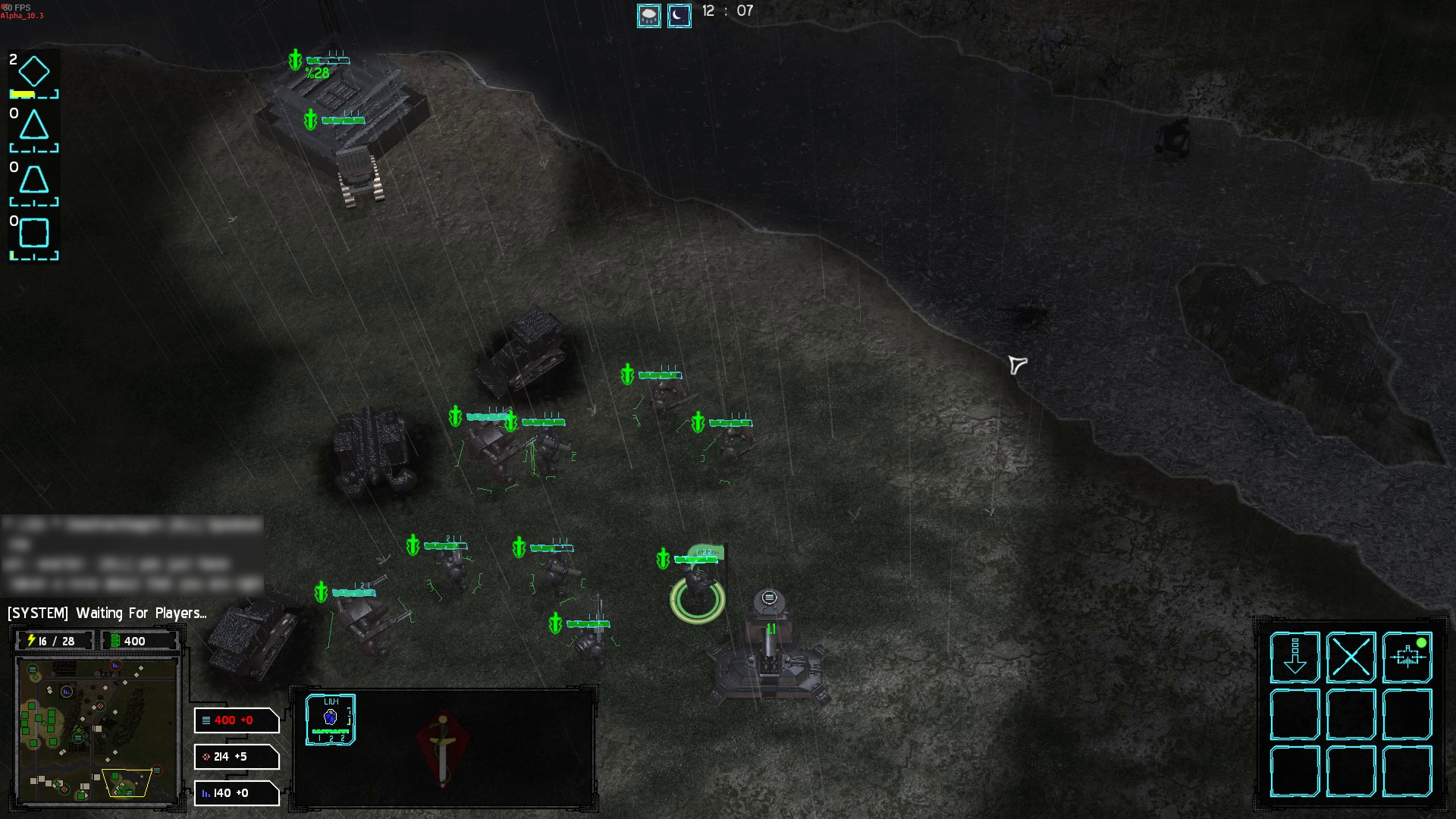Click the green health bar under LIU-1
Viewport: 1456px width, 819px height.
pyautogui.click(x=331, y=731)
